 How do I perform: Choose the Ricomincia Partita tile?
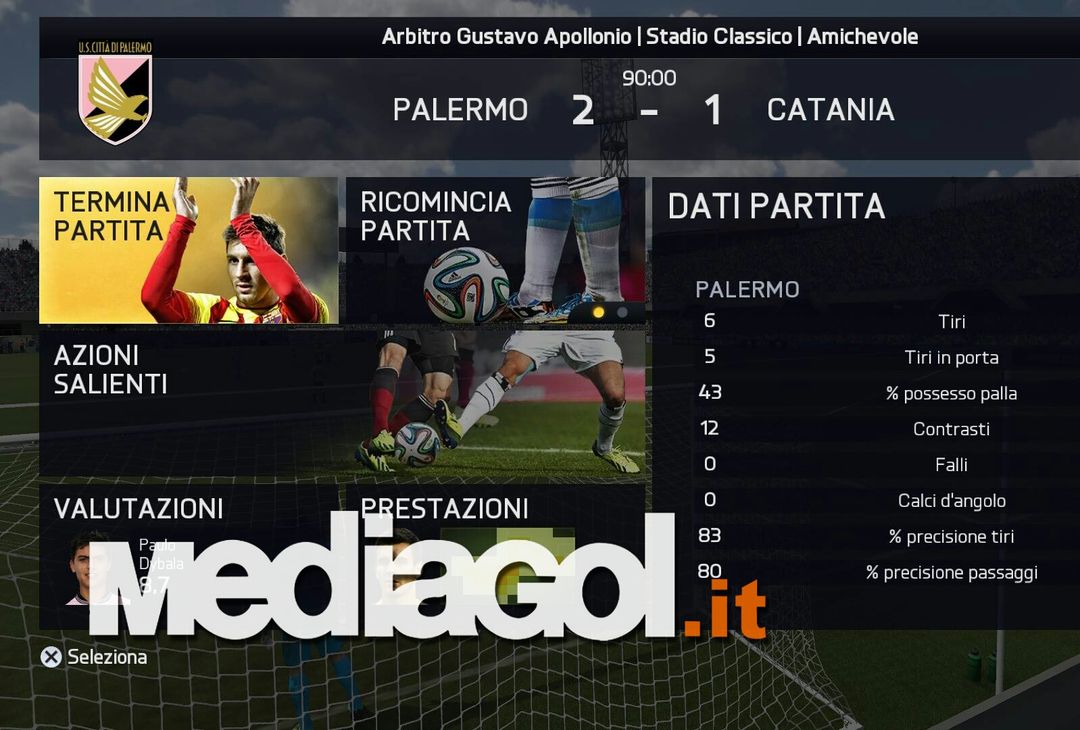495,250
